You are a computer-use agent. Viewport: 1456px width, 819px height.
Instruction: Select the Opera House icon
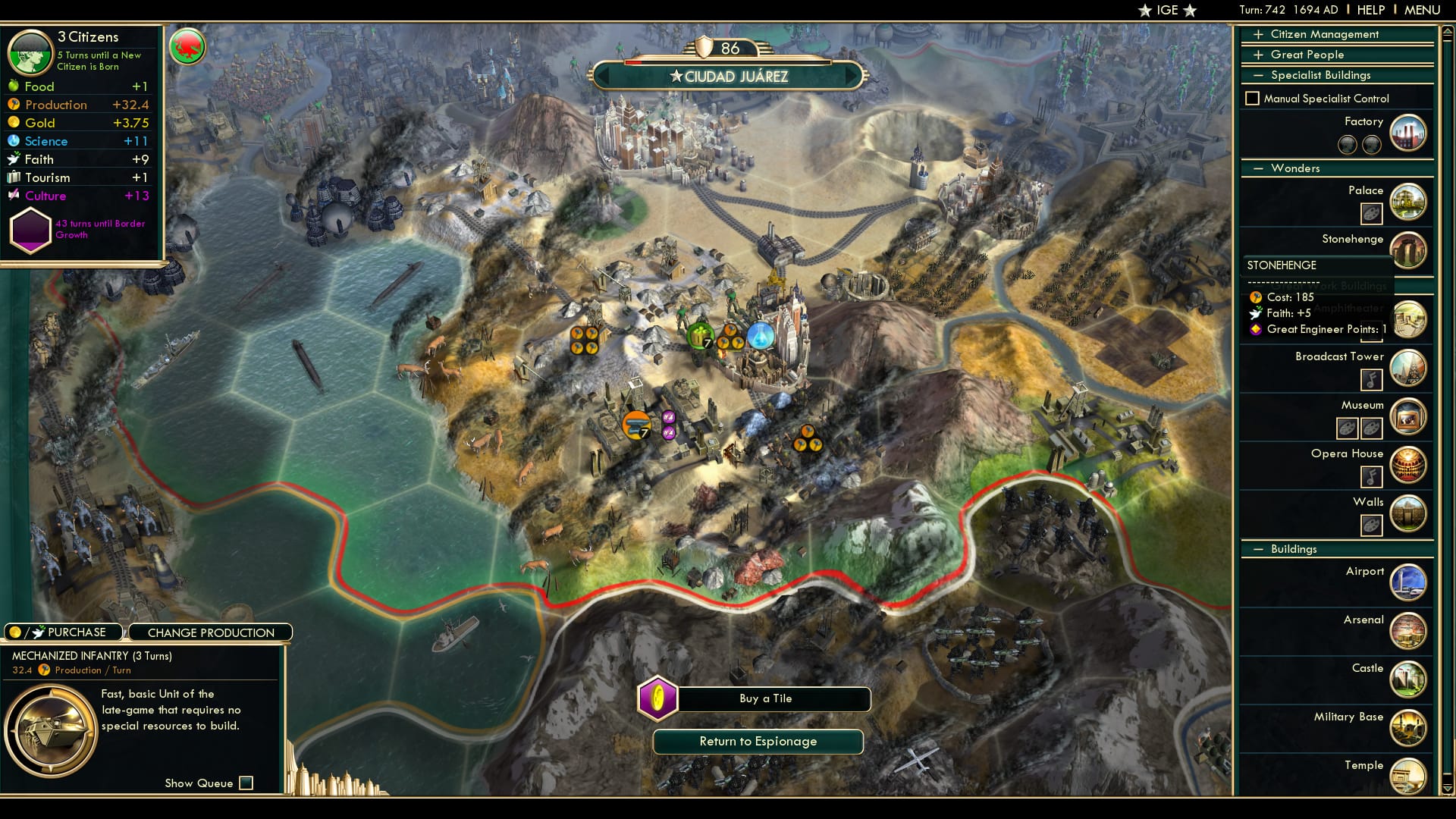(x=1409, y=465)
